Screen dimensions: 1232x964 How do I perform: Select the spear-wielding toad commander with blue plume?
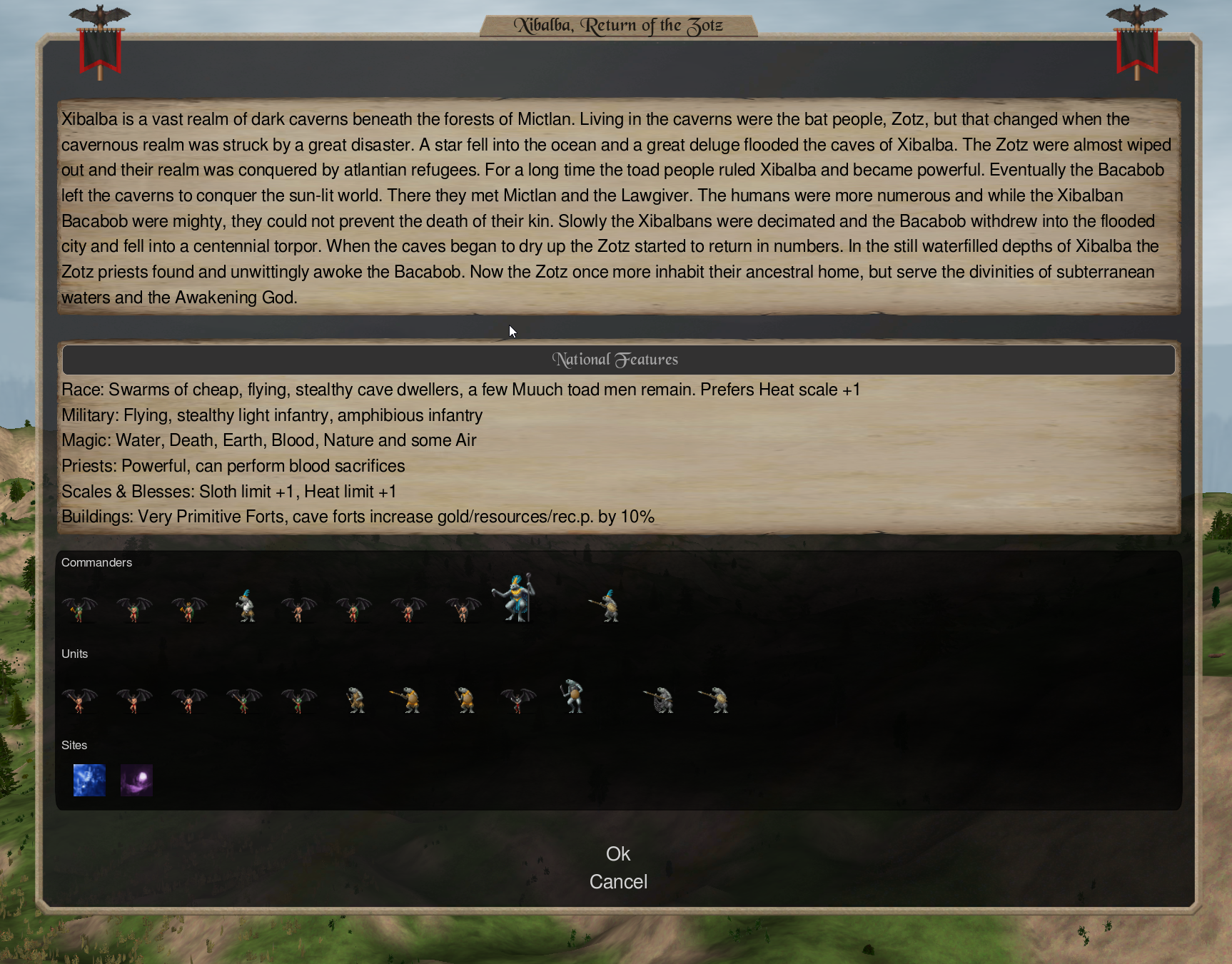point(607,607)
